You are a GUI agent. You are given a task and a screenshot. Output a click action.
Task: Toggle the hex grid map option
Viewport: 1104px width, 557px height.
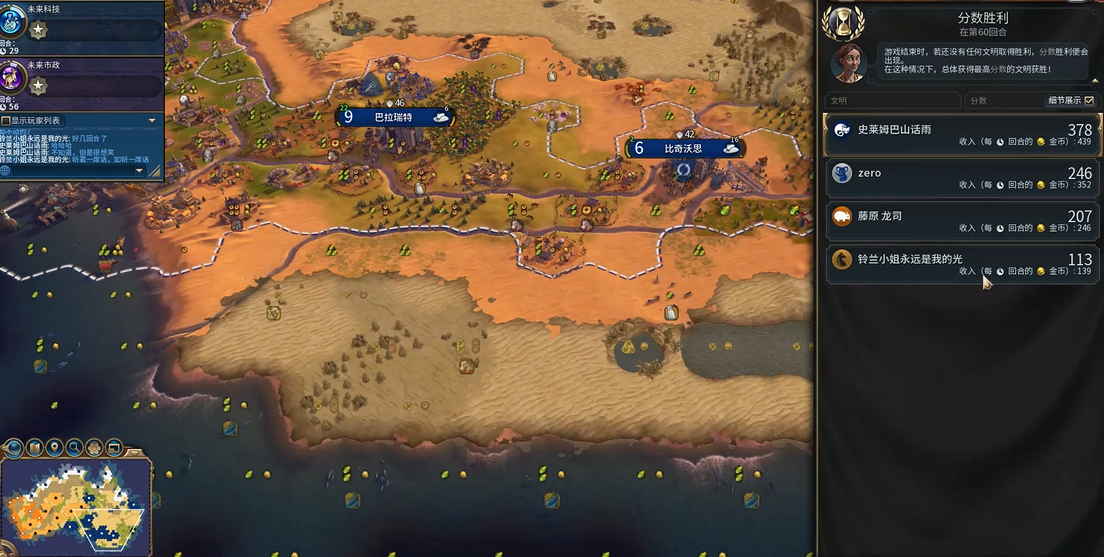click(x=95, y=447)
